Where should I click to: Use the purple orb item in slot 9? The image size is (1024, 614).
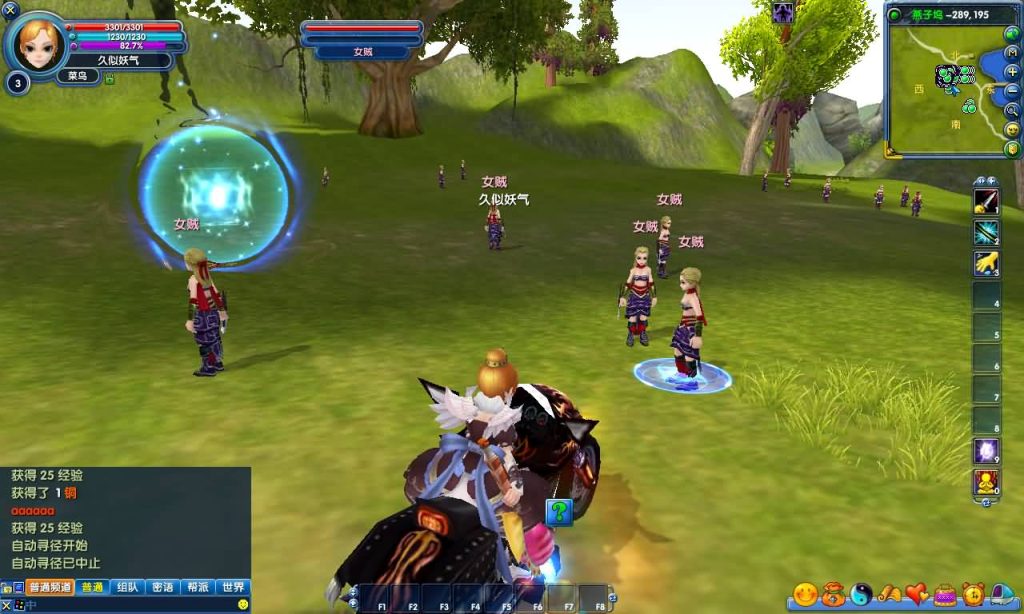(986, 451)
